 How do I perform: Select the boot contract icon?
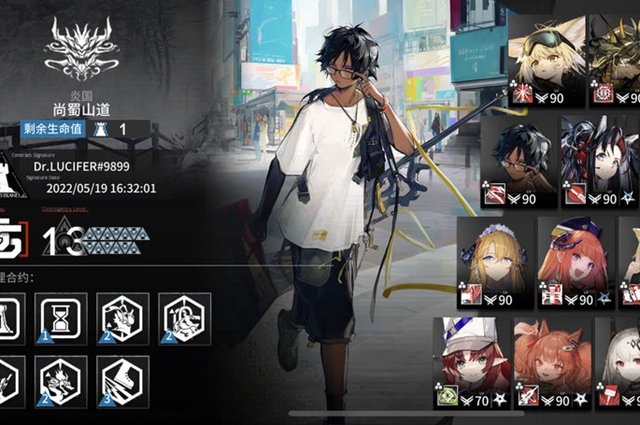(x=125, y=381)
